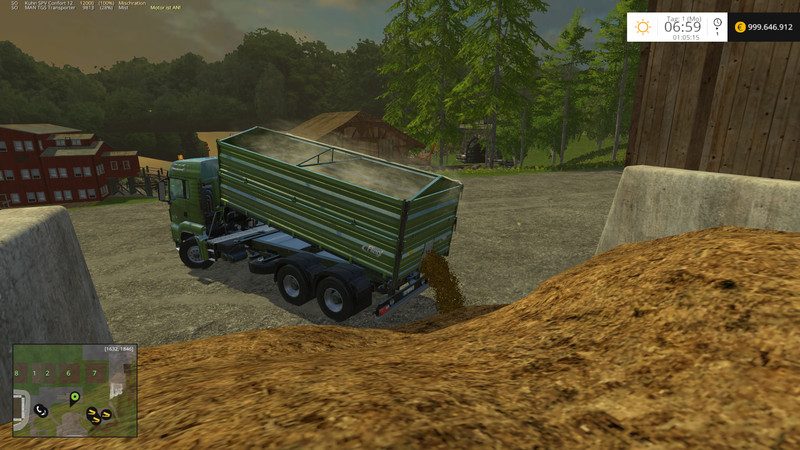Click the yellow euro coin icon
Image resolution: width=800 pixels, height=450 pixels.
tap(739, 28)
